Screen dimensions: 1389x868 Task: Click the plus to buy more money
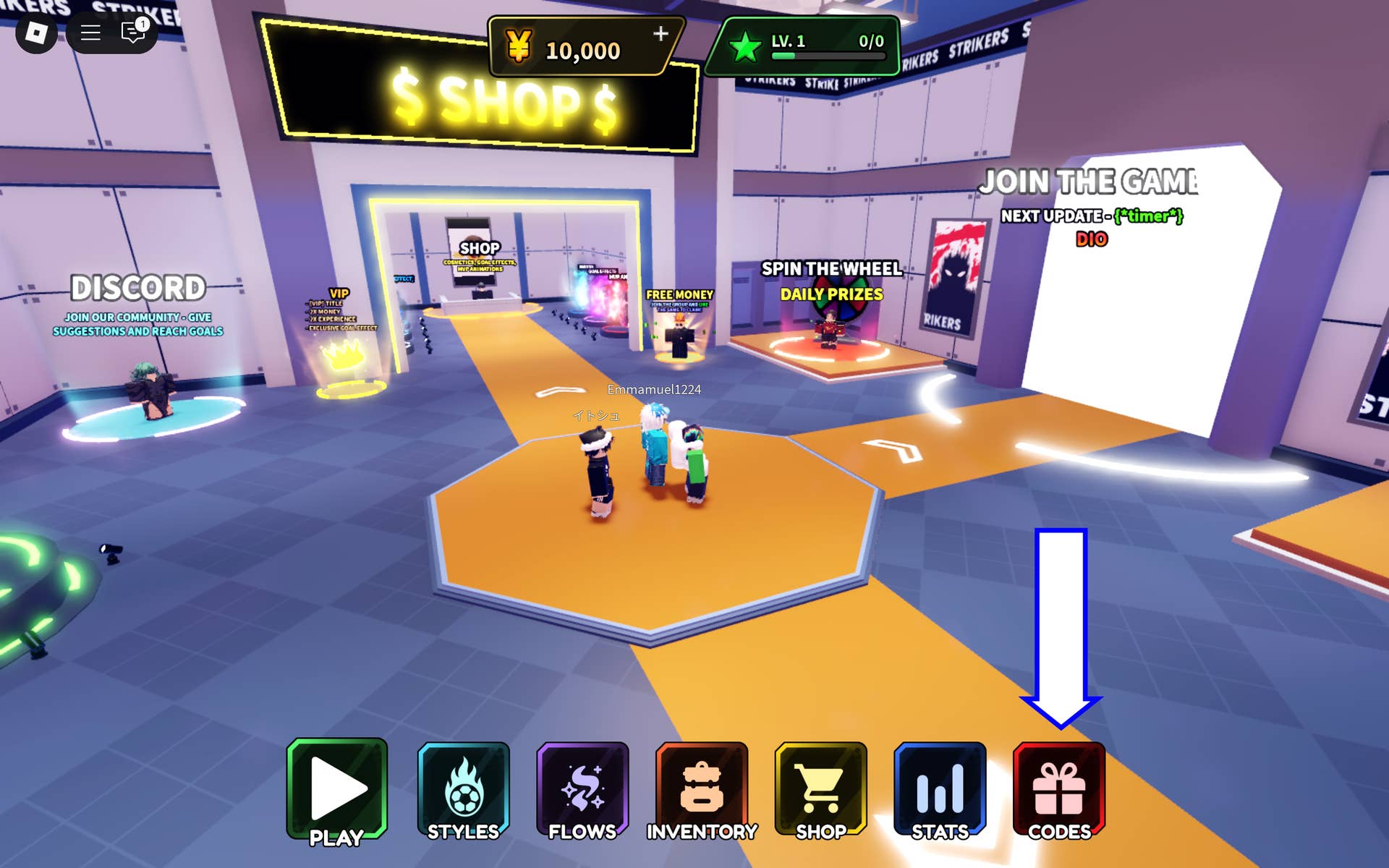pos(660,33)
